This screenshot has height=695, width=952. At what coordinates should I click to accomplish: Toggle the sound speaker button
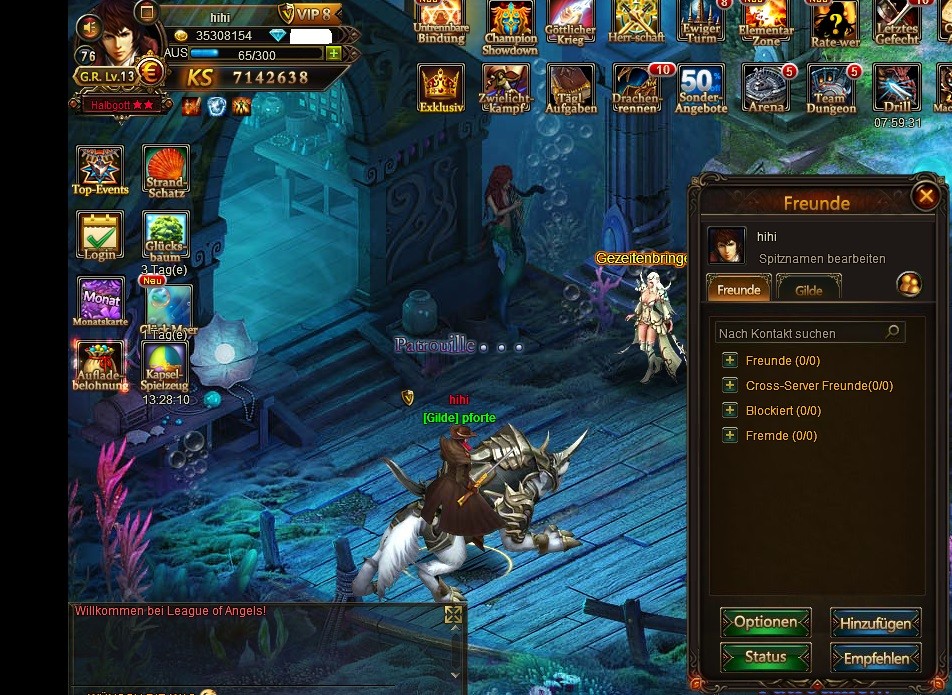point(91,28)
